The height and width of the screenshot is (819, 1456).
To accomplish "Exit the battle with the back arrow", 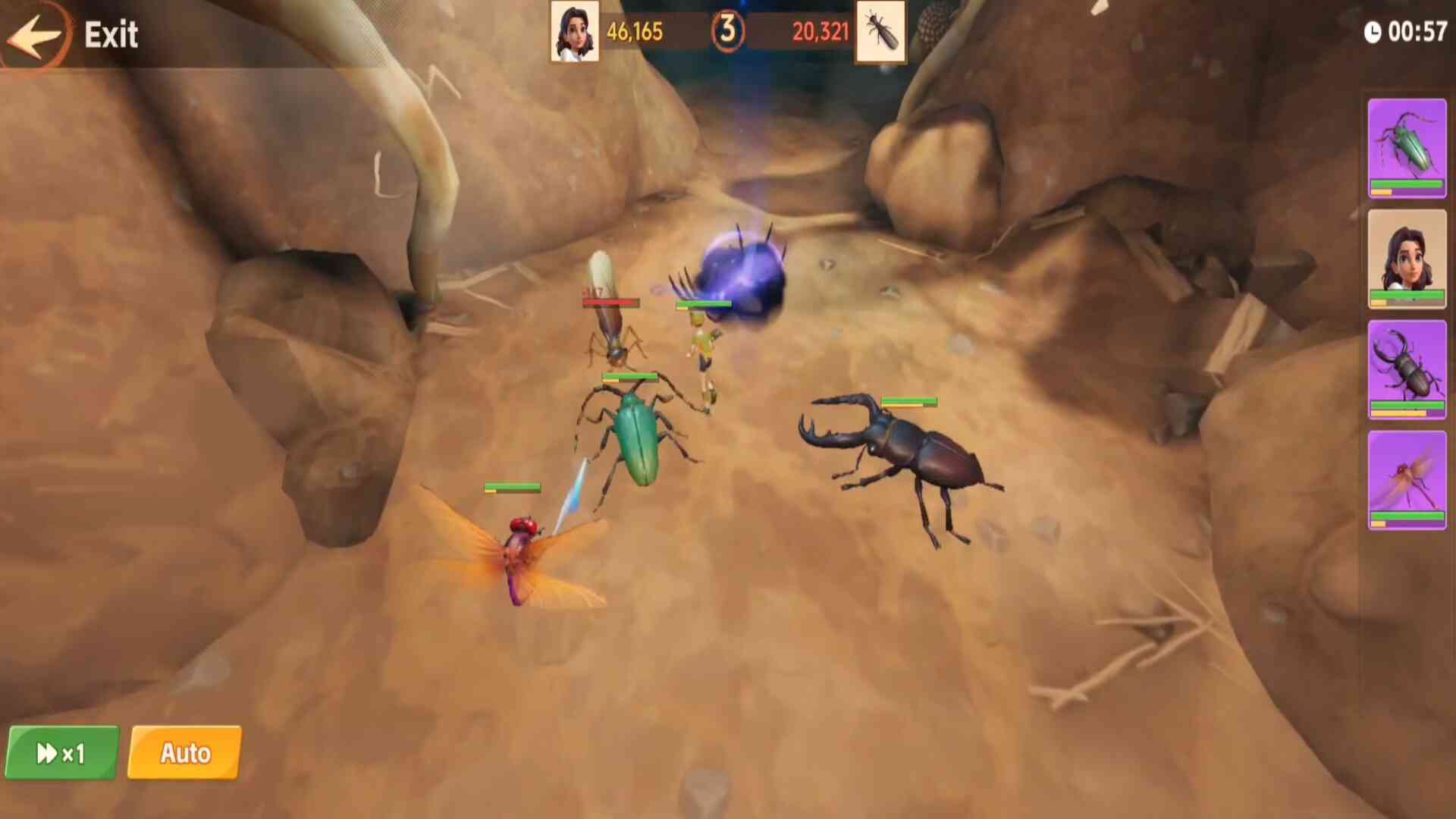I will 35,35.
